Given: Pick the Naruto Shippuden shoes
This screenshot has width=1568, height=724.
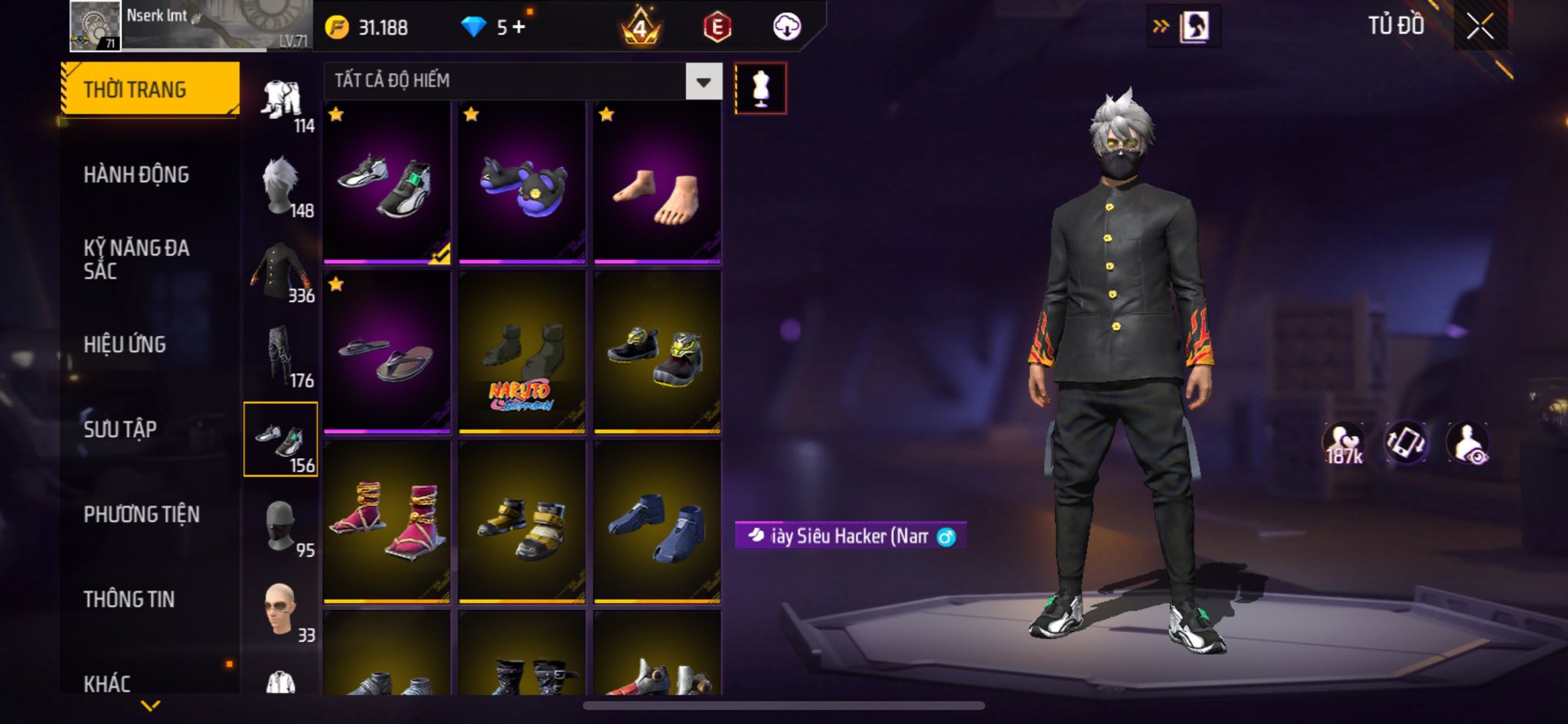Looking at the screenshot, I should coord(522,354).
